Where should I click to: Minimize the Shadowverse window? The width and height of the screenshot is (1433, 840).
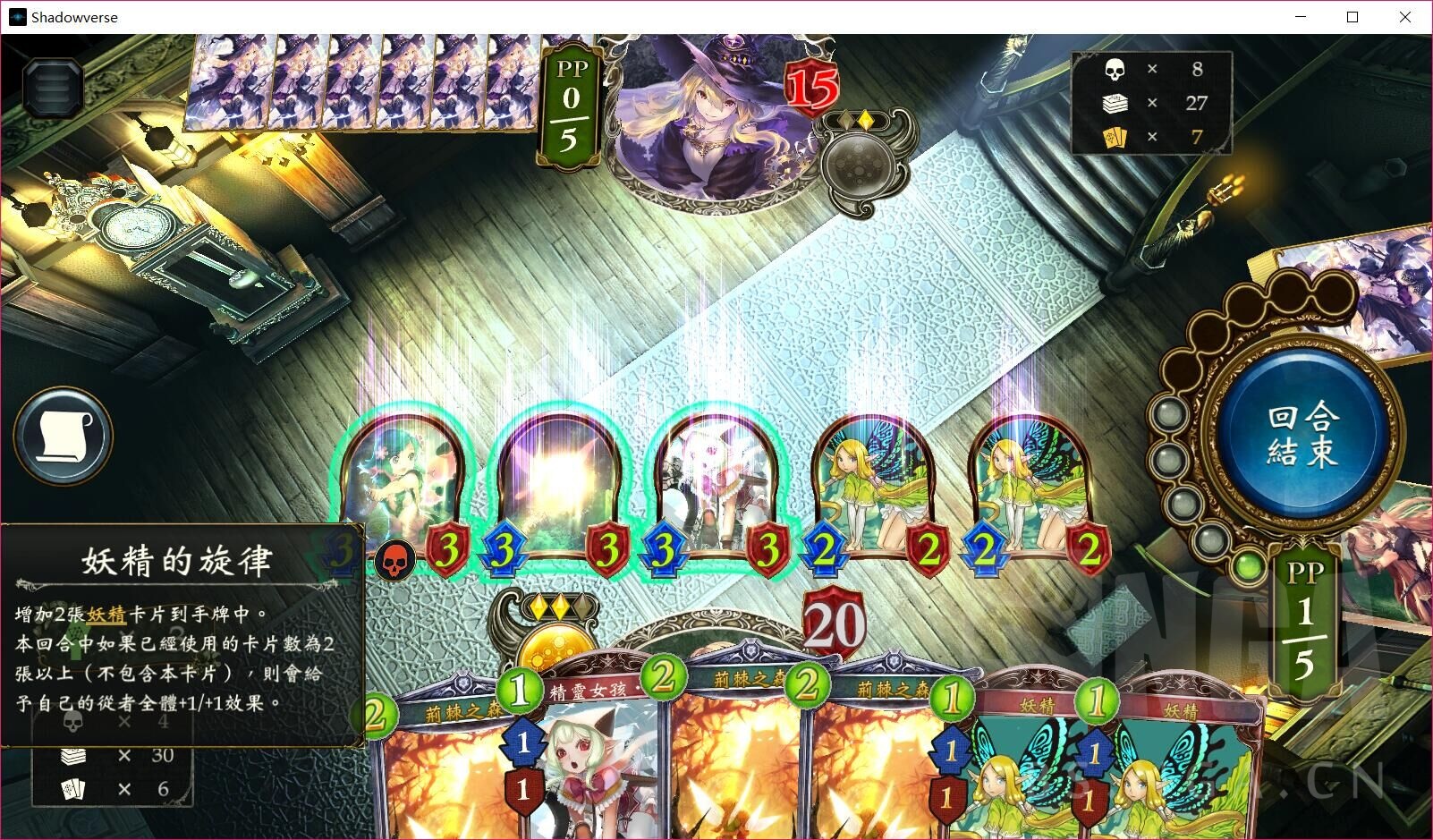click(1301, 17)
